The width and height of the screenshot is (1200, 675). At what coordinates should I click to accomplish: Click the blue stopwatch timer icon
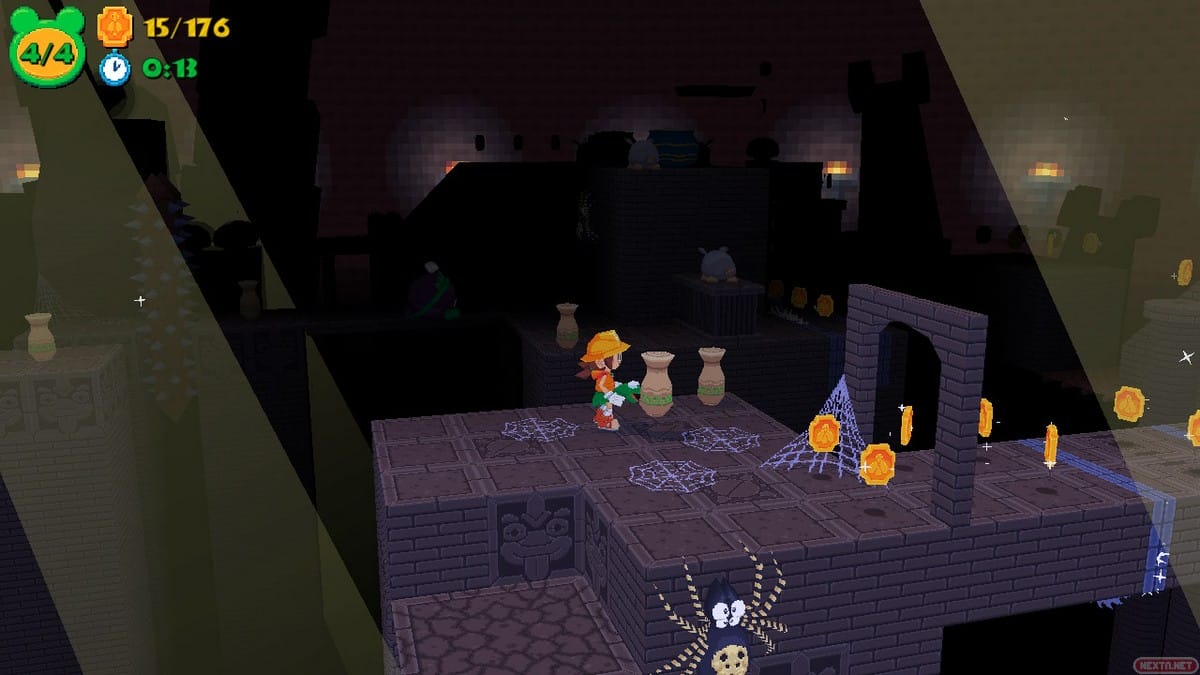(115, 68)
